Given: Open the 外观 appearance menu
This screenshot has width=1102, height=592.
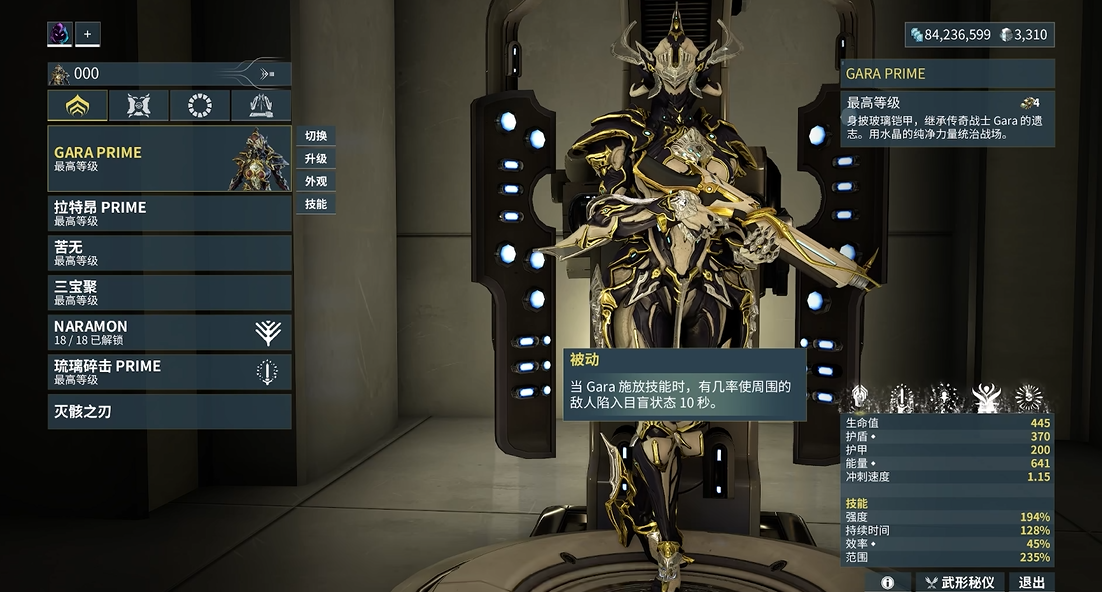Looking at the screenshot, I should [316, 182].
